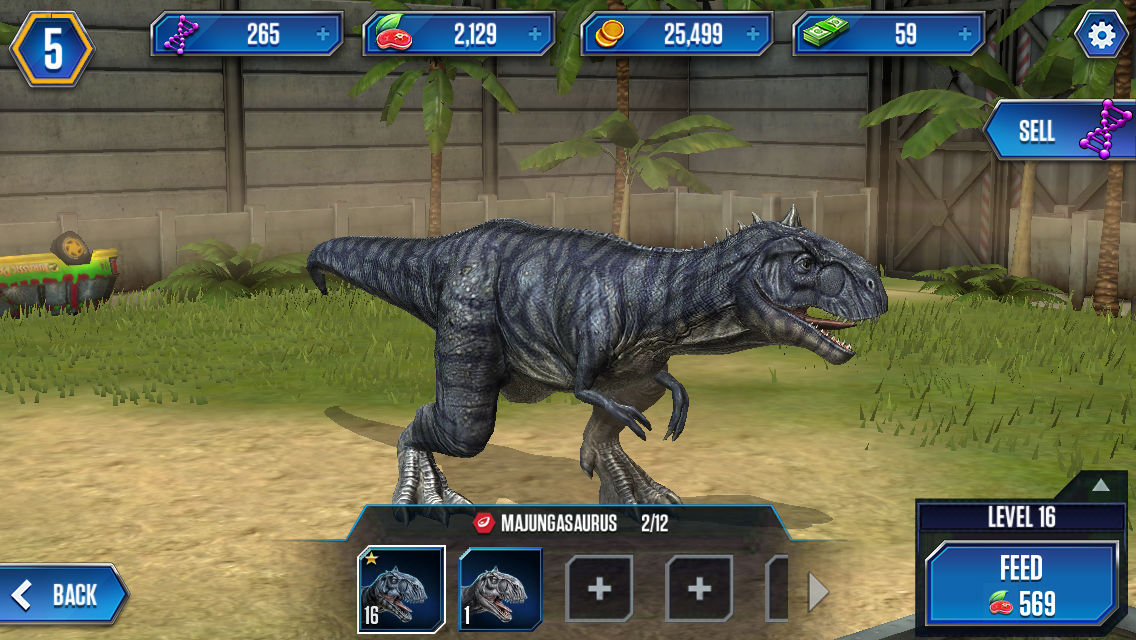1136x640 pixels.
Task: Select the level 16 Majungasaurus thumbnail
Action: 401,588
